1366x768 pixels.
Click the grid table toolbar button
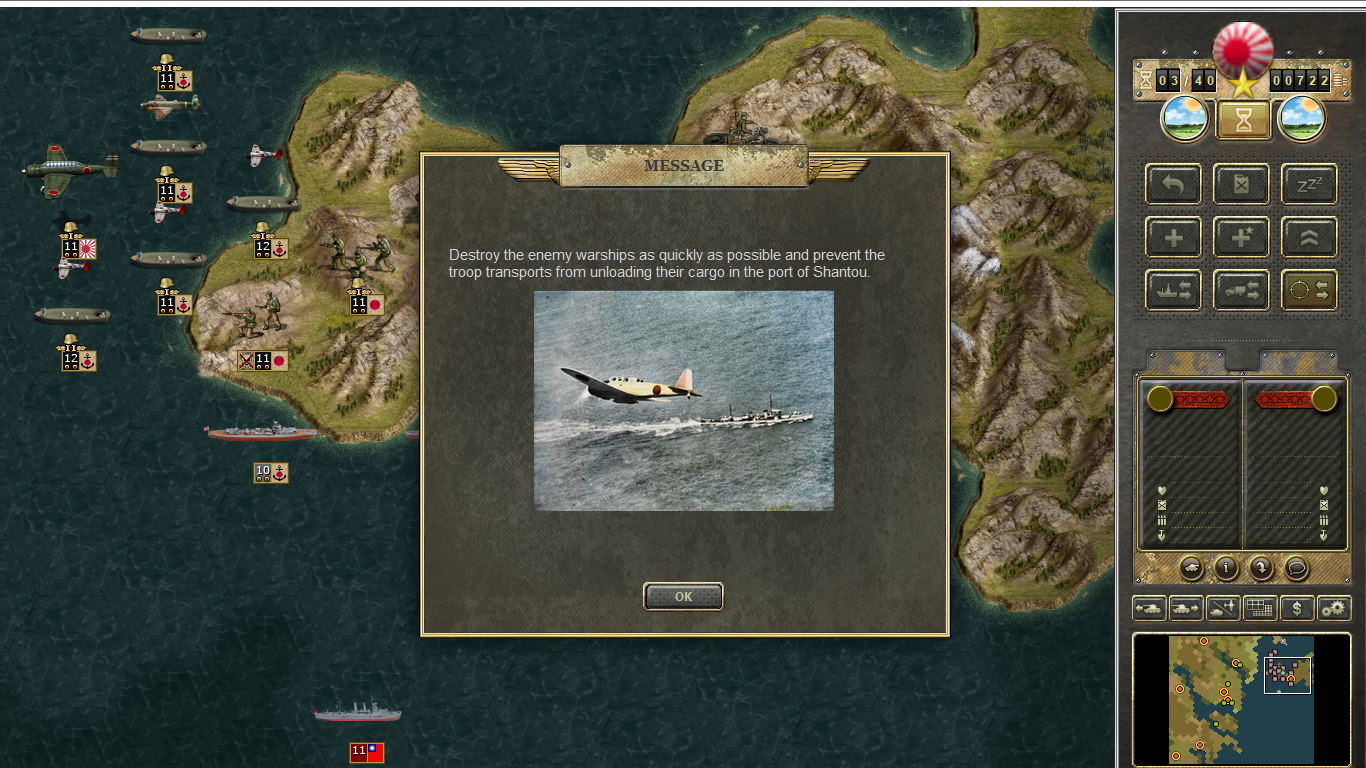(1260, 607)
